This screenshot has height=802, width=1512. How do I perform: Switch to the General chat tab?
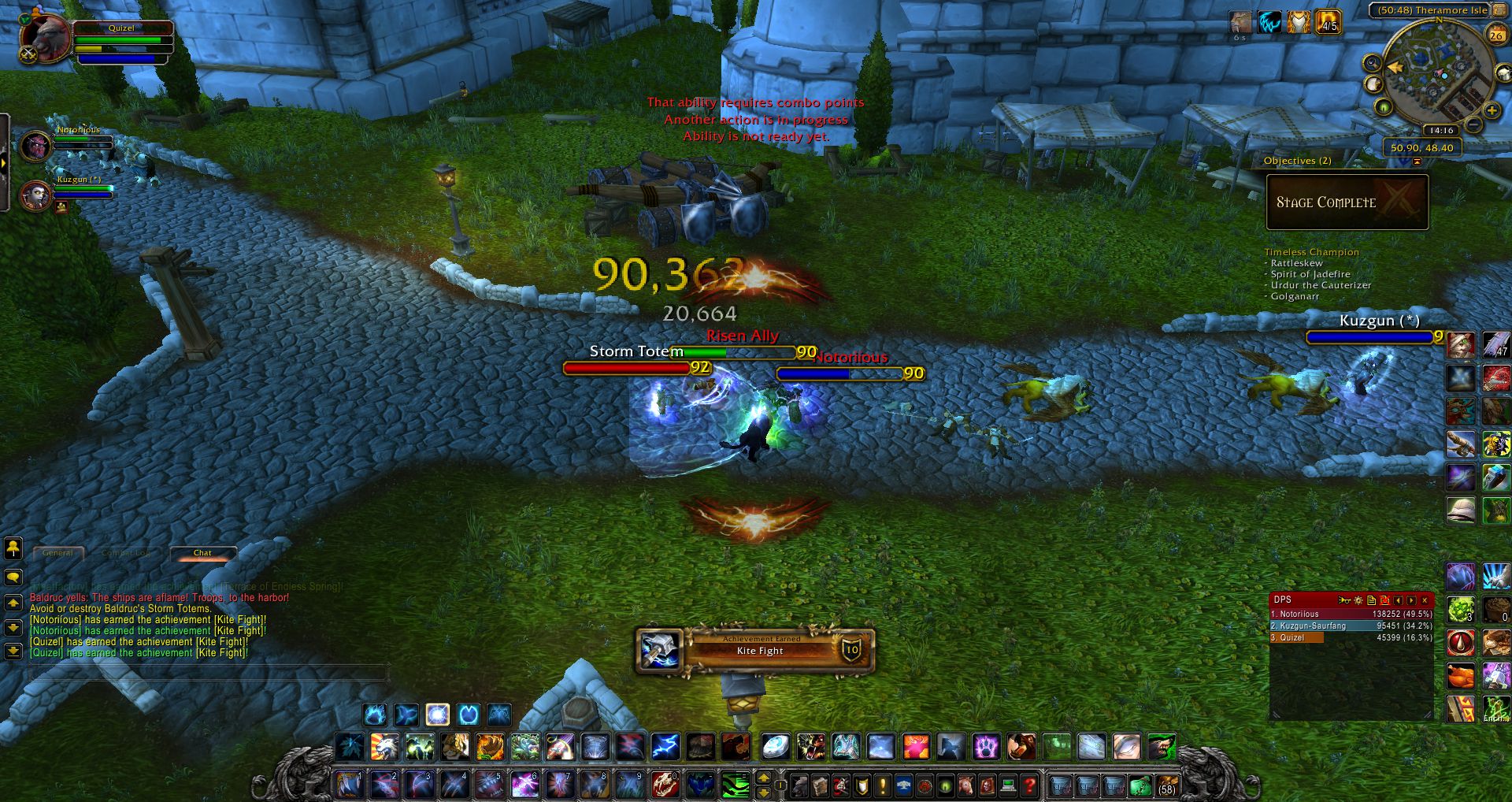coord(57,553)
